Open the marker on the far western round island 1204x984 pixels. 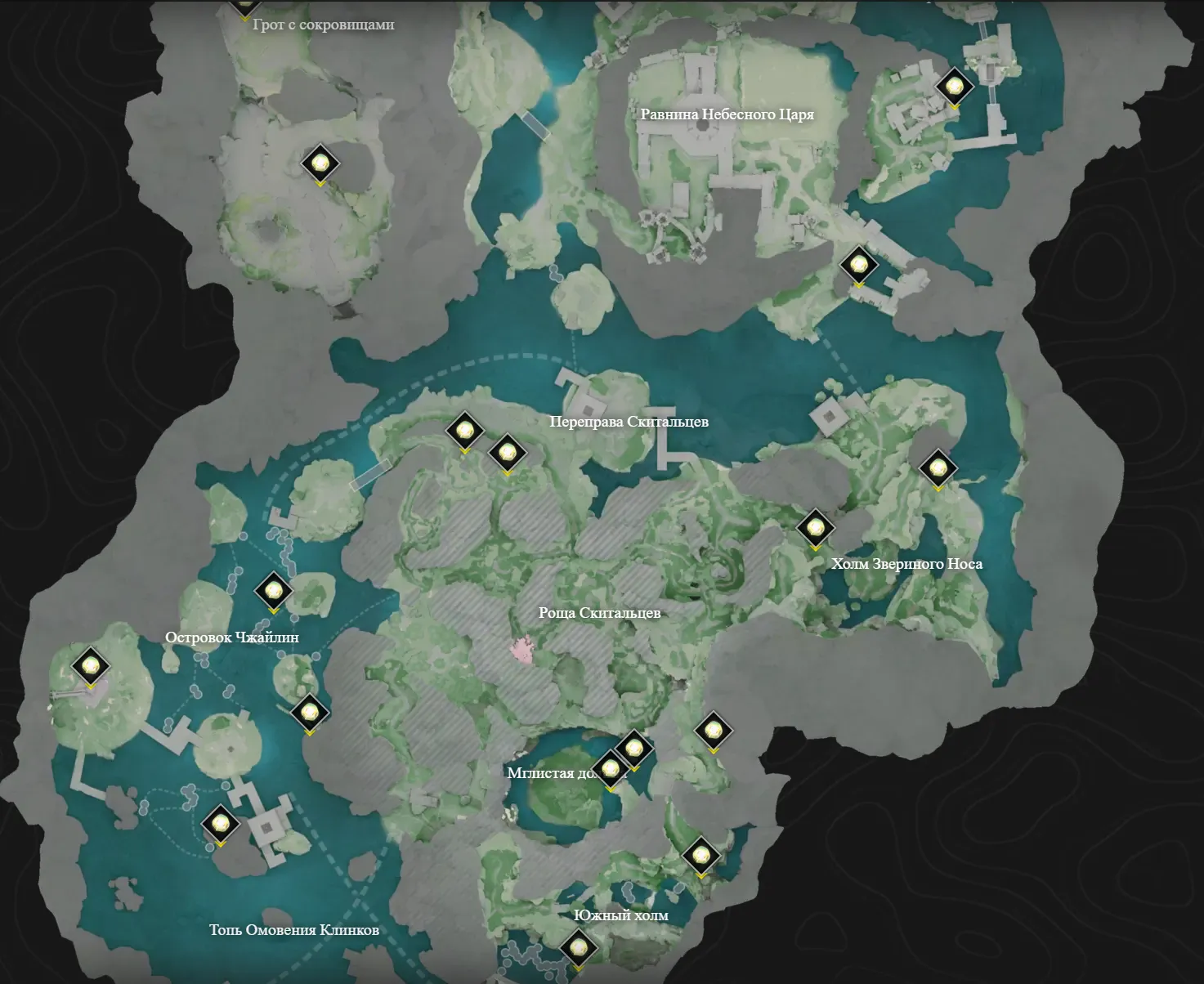pos(90,665)
